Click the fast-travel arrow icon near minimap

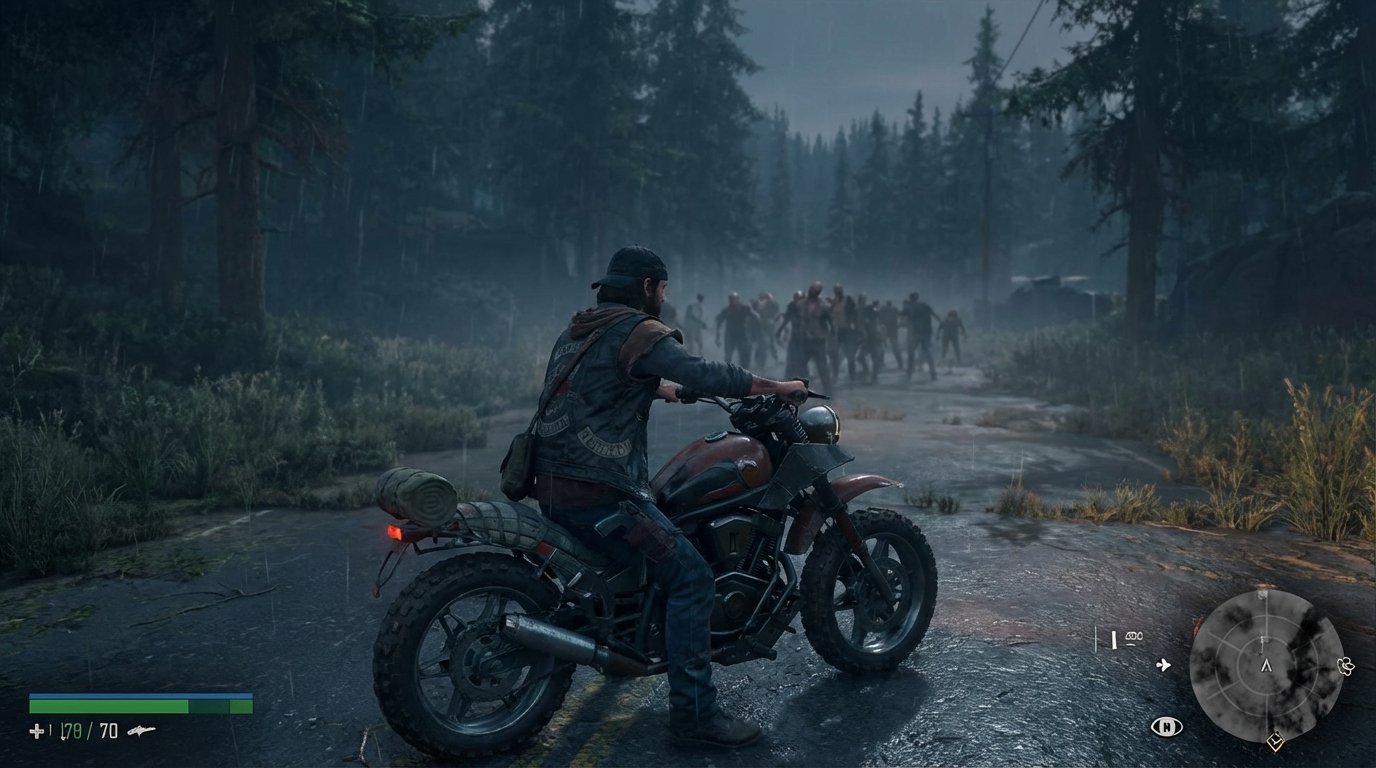click(x=1163, y=664)
